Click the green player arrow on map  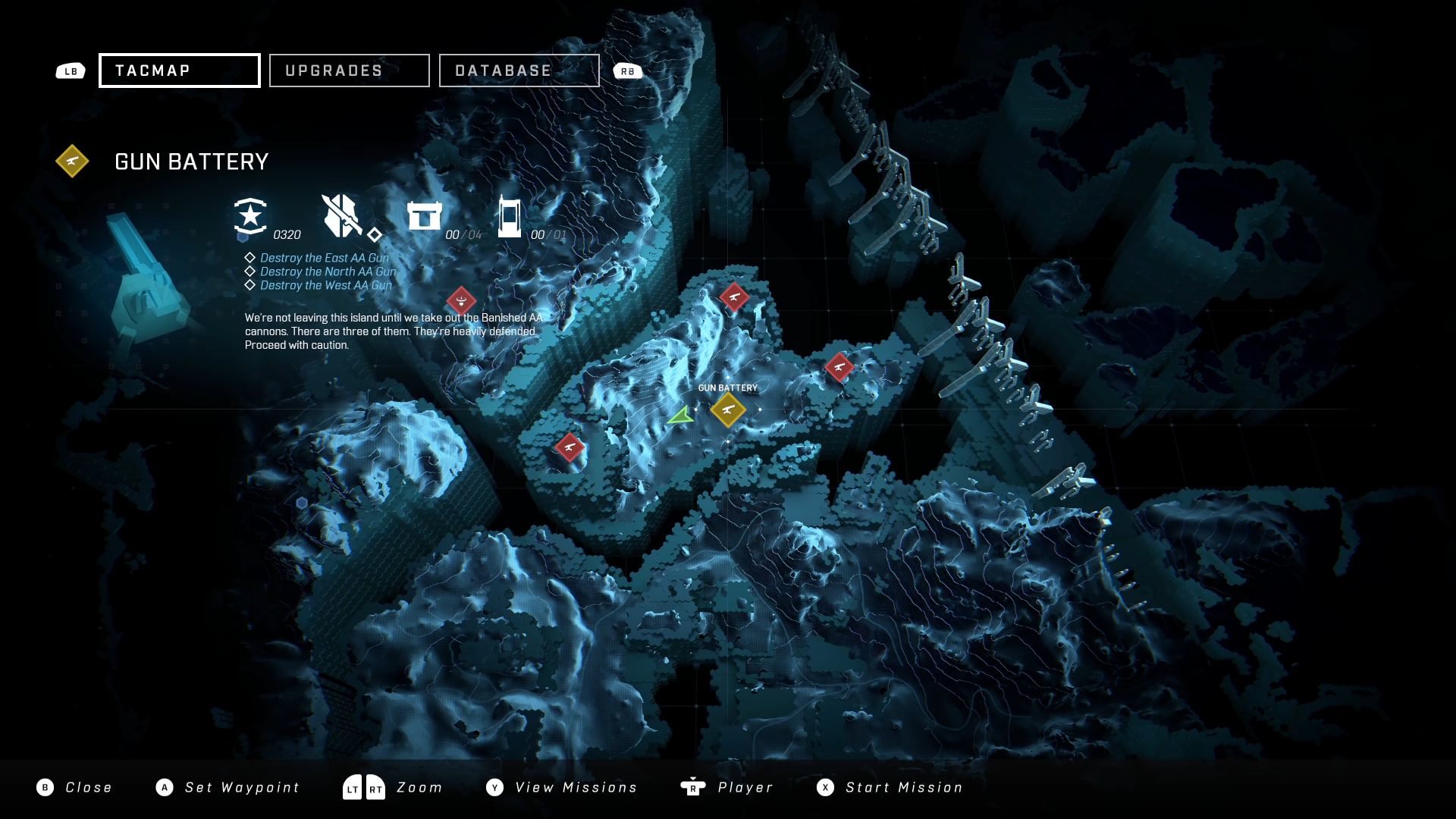682,416
